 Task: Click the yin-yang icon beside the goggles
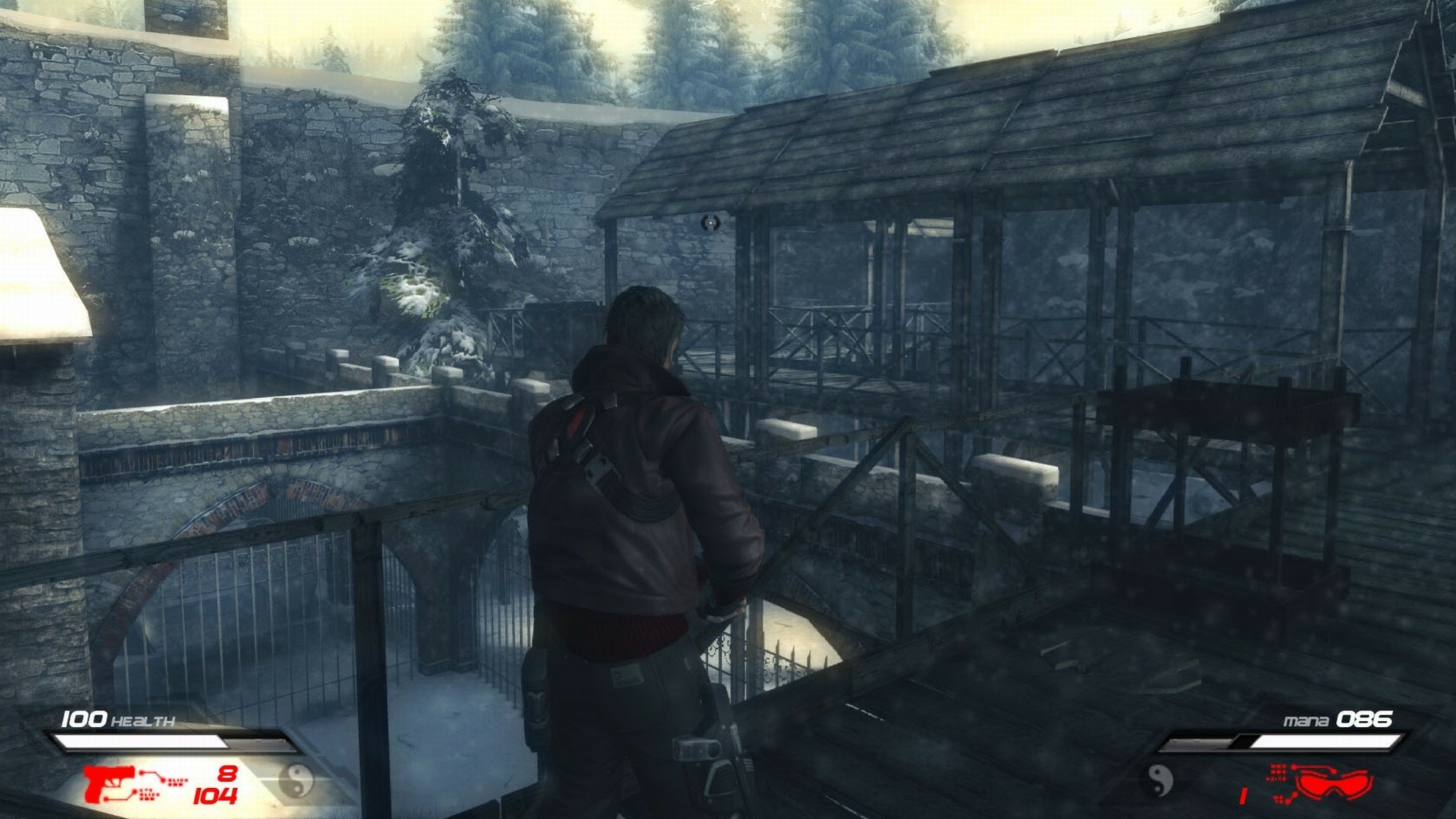click(x=1158, y=781)
